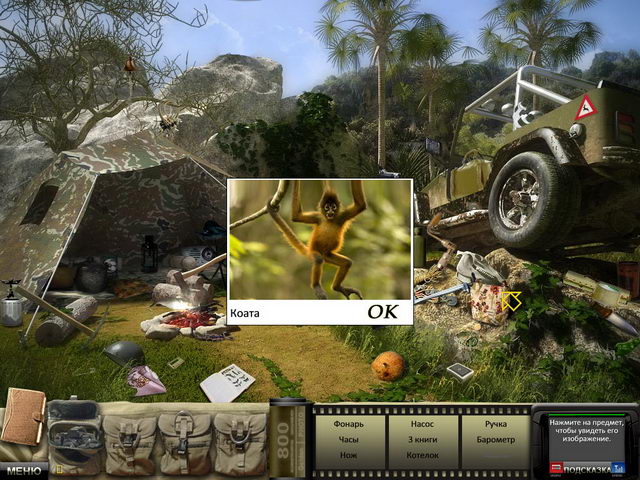Click the Коата monkey photo
This screenshot has width=640, height=480.
coord(320,240)
